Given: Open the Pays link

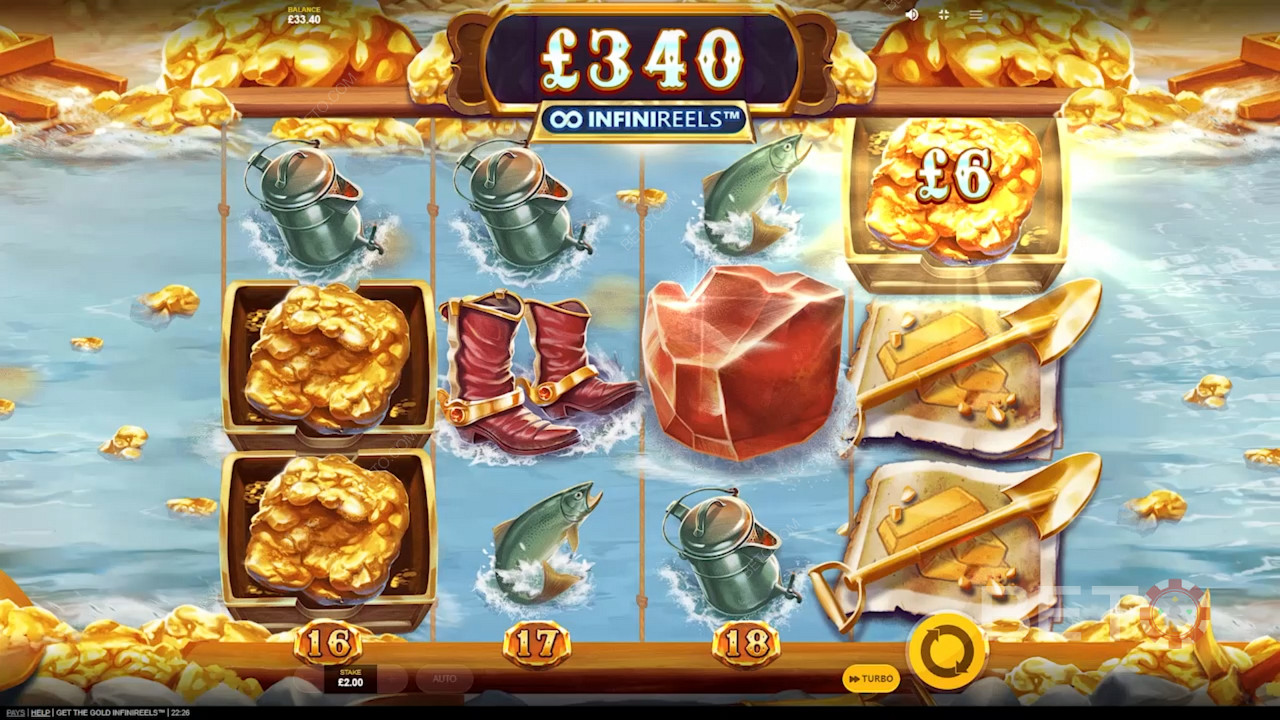Looking at the screenshot, I should [13, 712].
